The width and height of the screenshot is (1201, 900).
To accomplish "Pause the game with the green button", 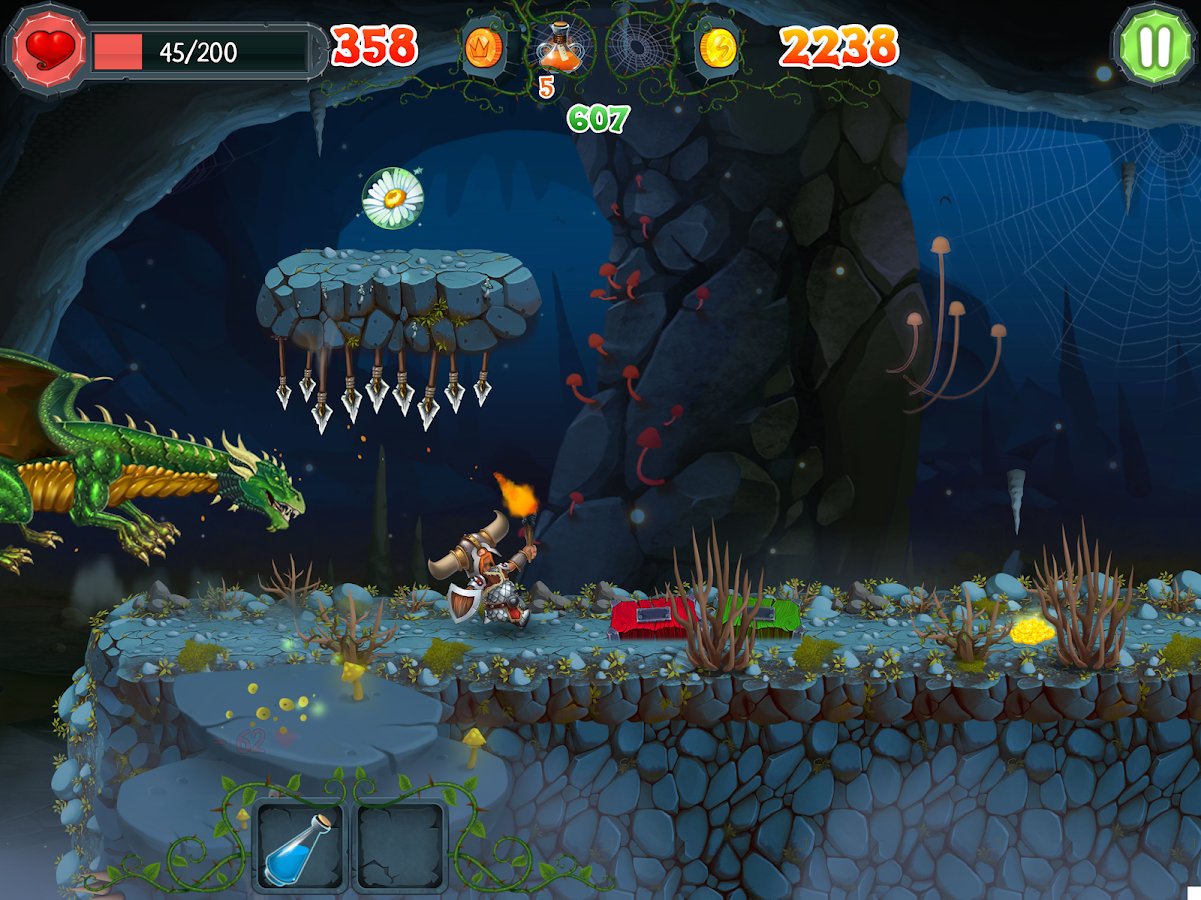I will click(1154, 45).
